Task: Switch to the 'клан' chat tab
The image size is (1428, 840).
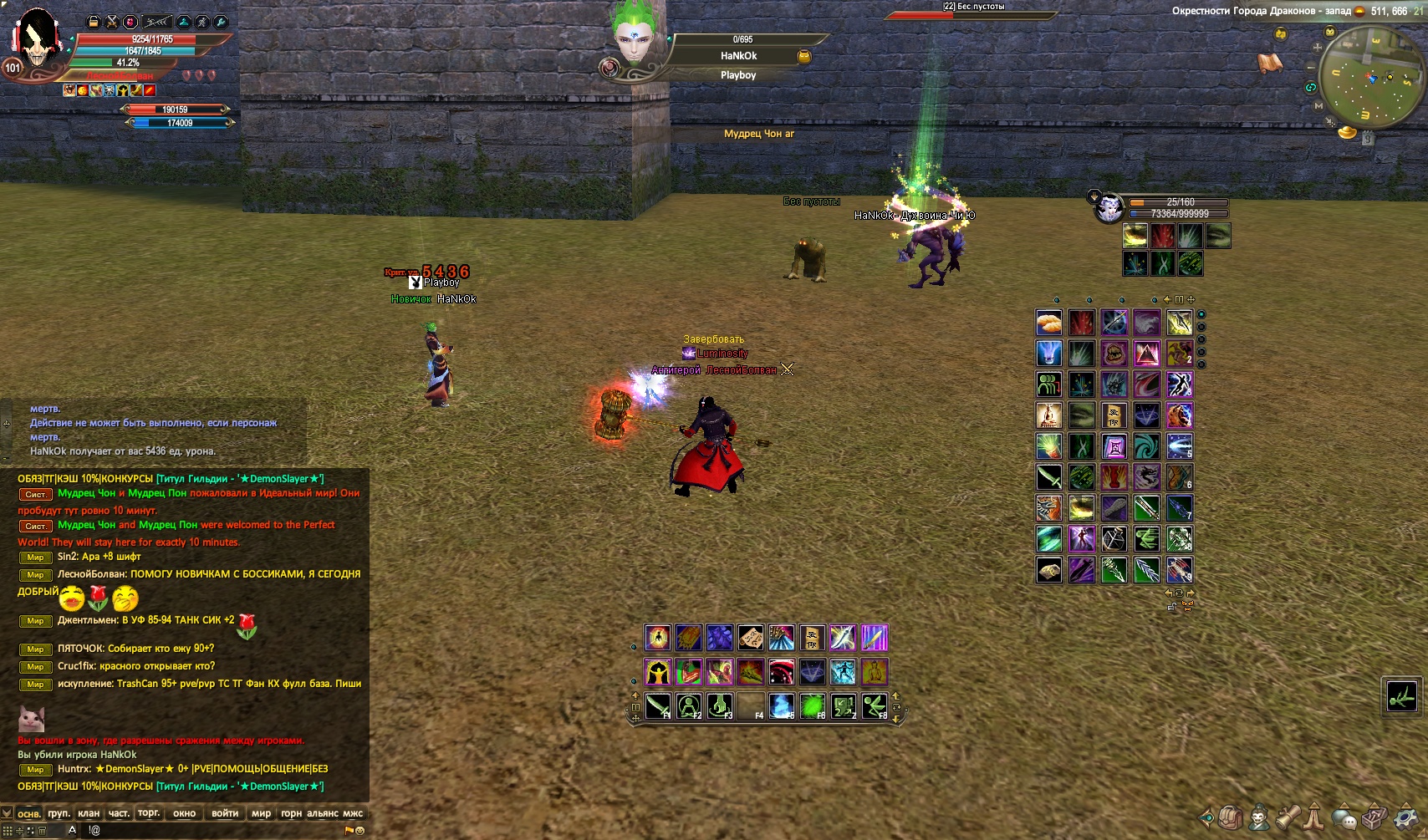Action: [89, 813]
